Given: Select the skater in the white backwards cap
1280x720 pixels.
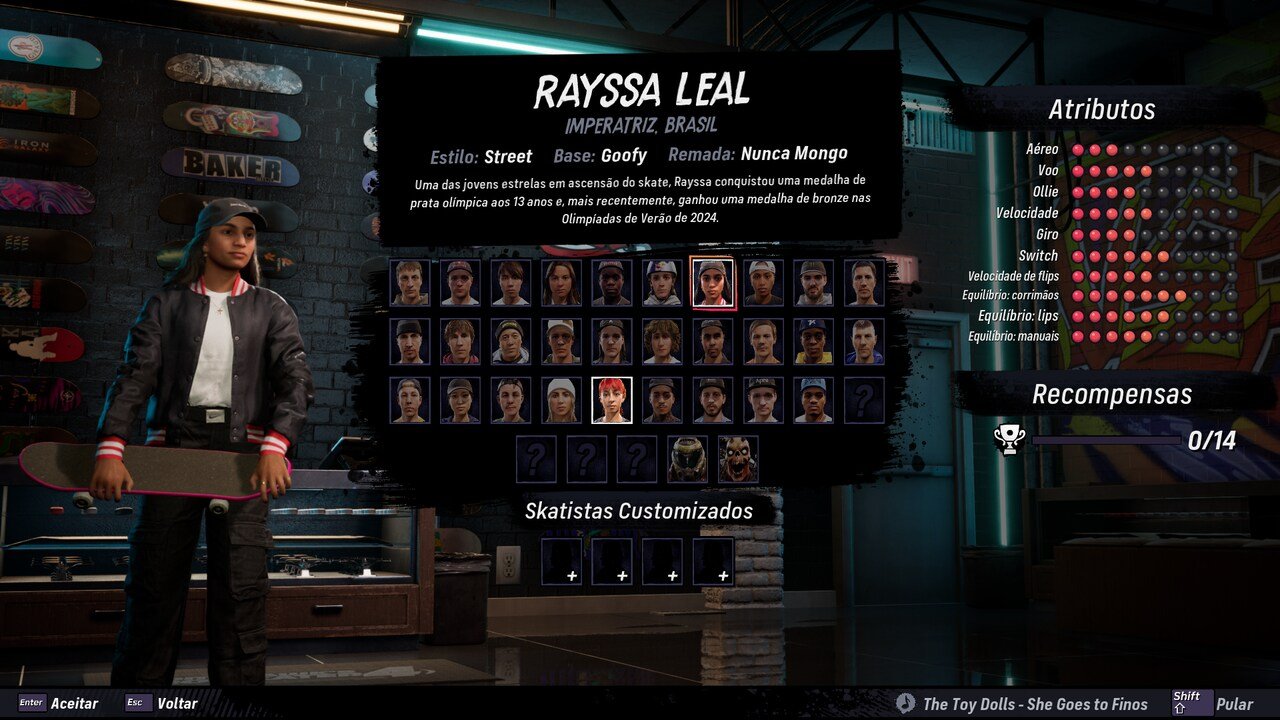Looking at the screenshot, I should coord(762,283).
